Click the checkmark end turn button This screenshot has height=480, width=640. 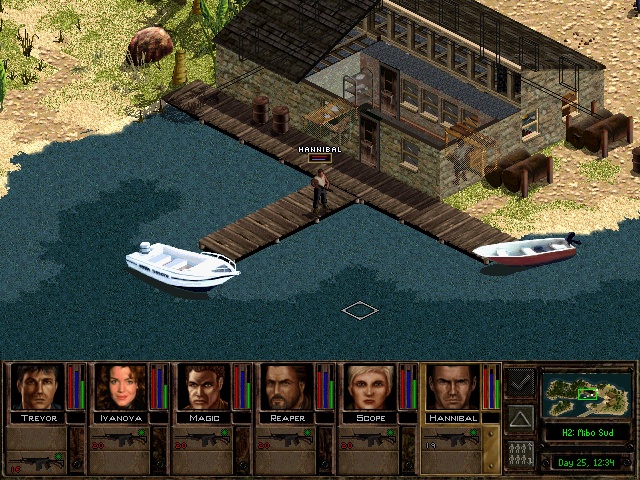click(520, 382)
